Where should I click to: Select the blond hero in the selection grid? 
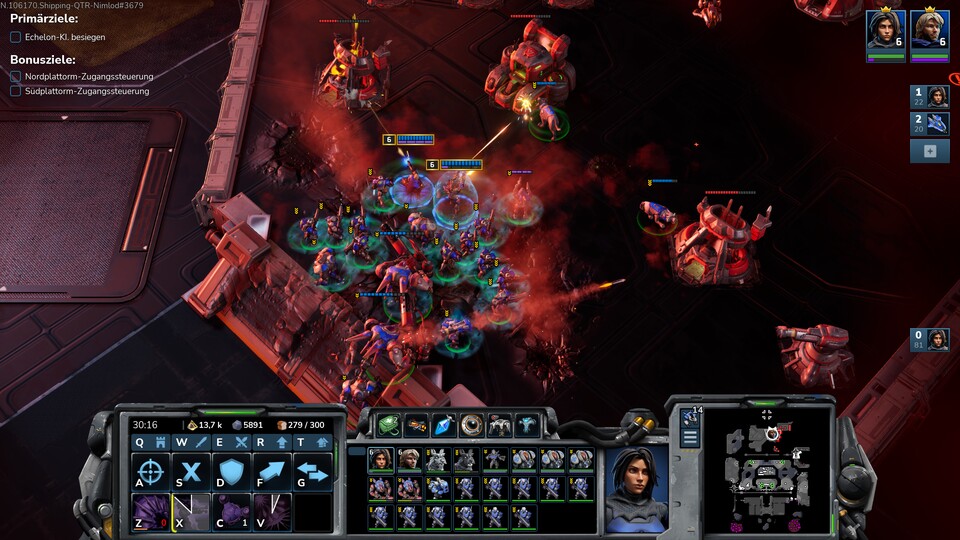408,459
